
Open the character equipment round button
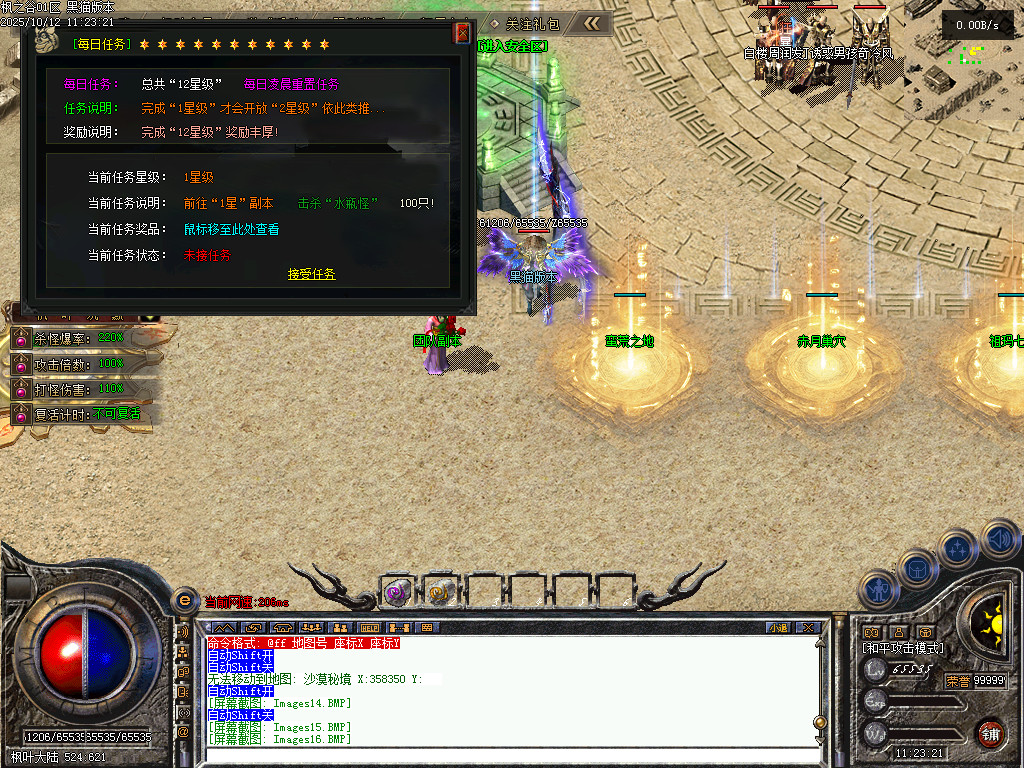coord(877,589)
